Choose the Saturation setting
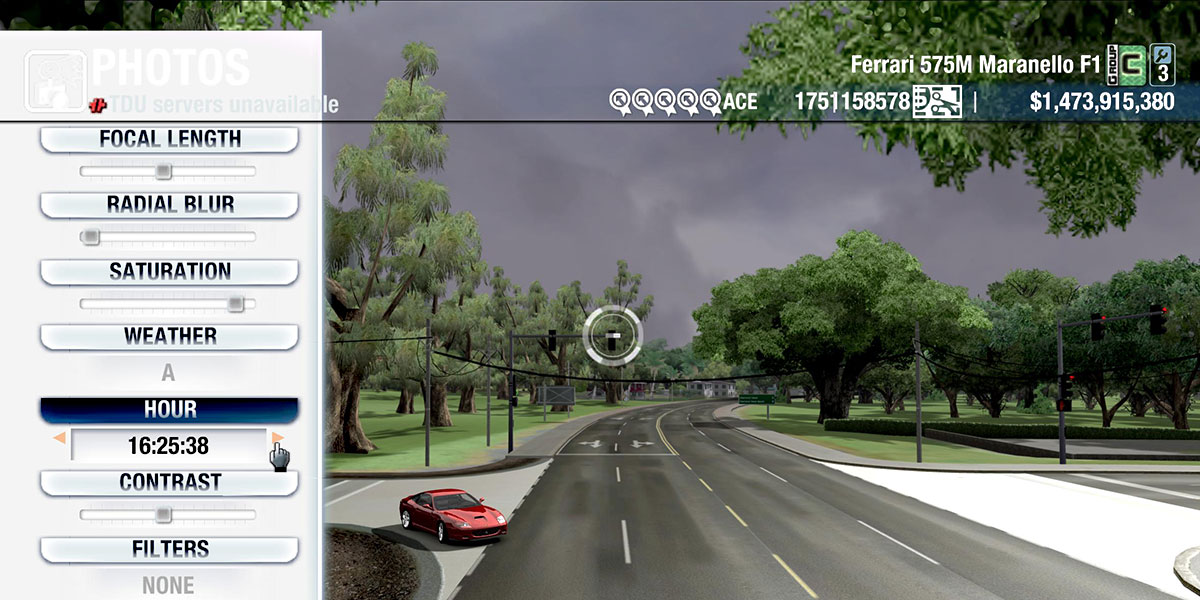 [x=169, y=271]
